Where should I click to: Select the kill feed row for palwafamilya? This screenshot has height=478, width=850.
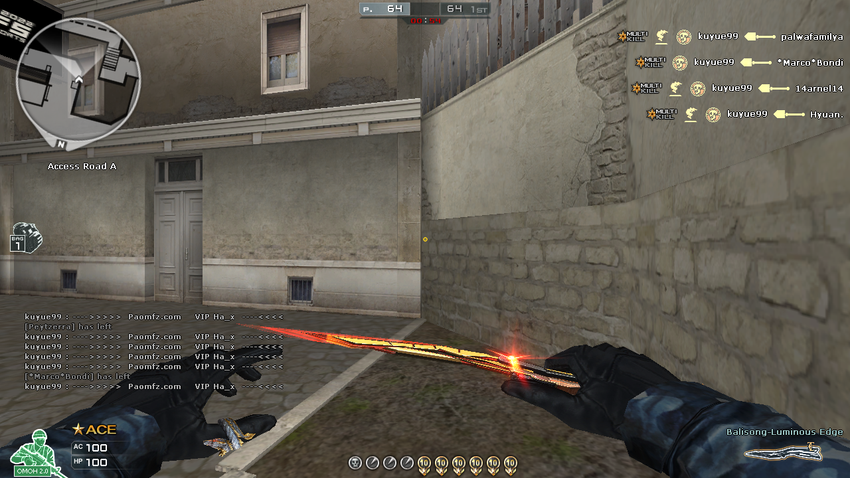tap(730, 37)
